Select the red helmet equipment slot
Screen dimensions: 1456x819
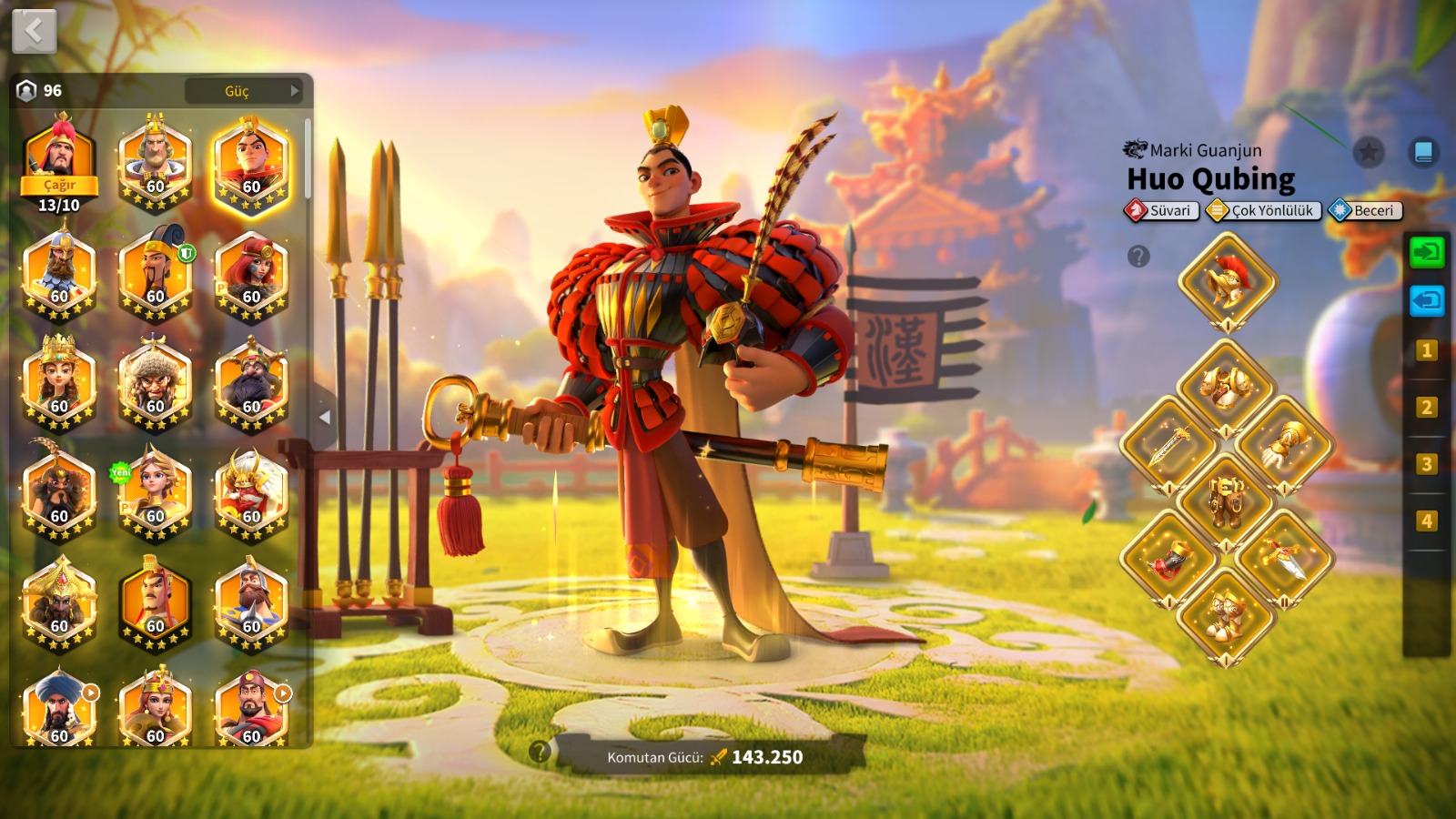click(1227, 281)
